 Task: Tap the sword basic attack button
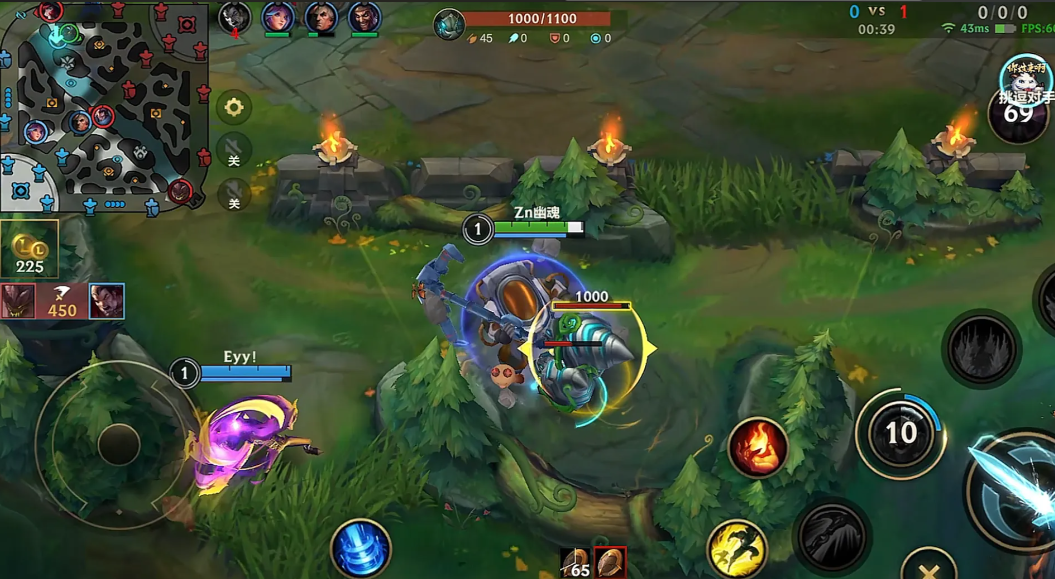point(1015,489)
